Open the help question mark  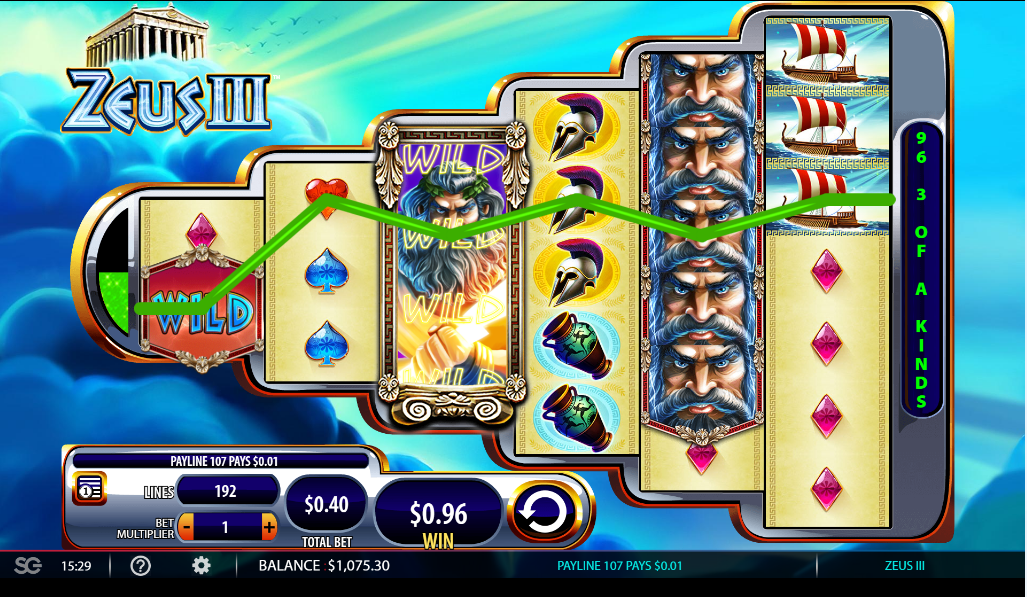pos(141,566)
